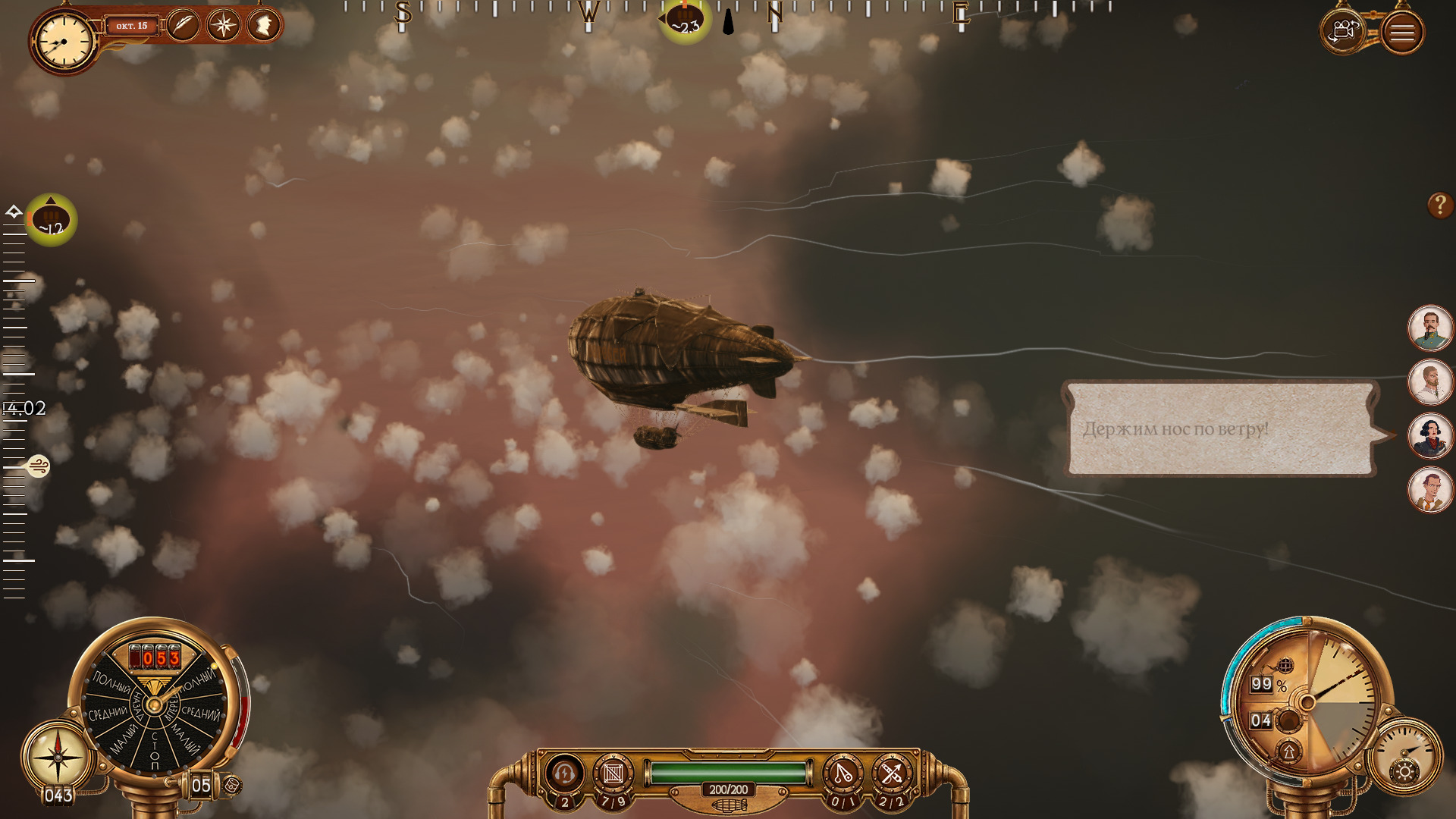Select the dark-haired crew portrait beside speech bubble
Screen dimensions: 1456x819
point(1430,436)
